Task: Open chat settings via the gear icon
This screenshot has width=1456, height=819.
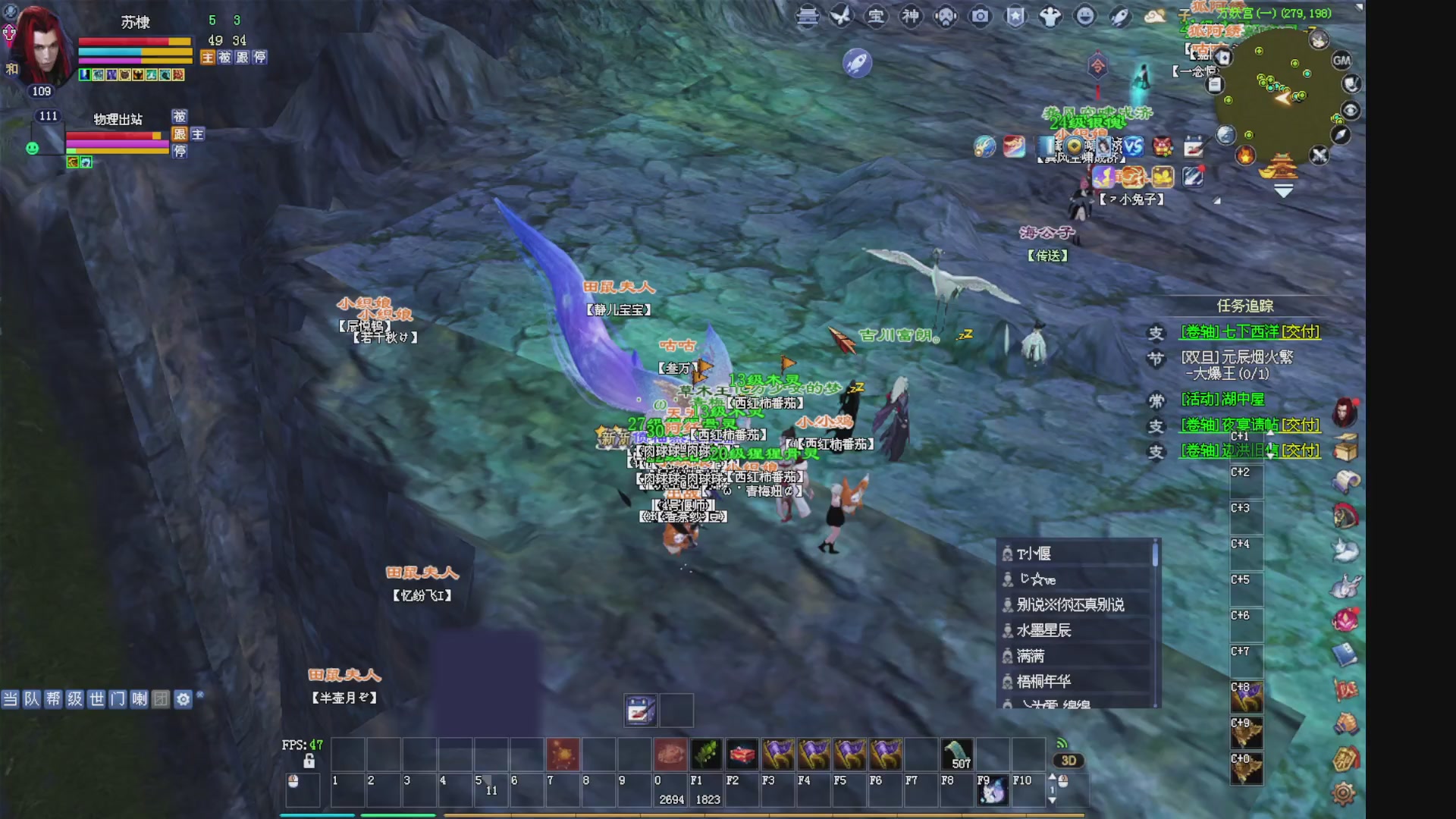Action: (182, 701)
